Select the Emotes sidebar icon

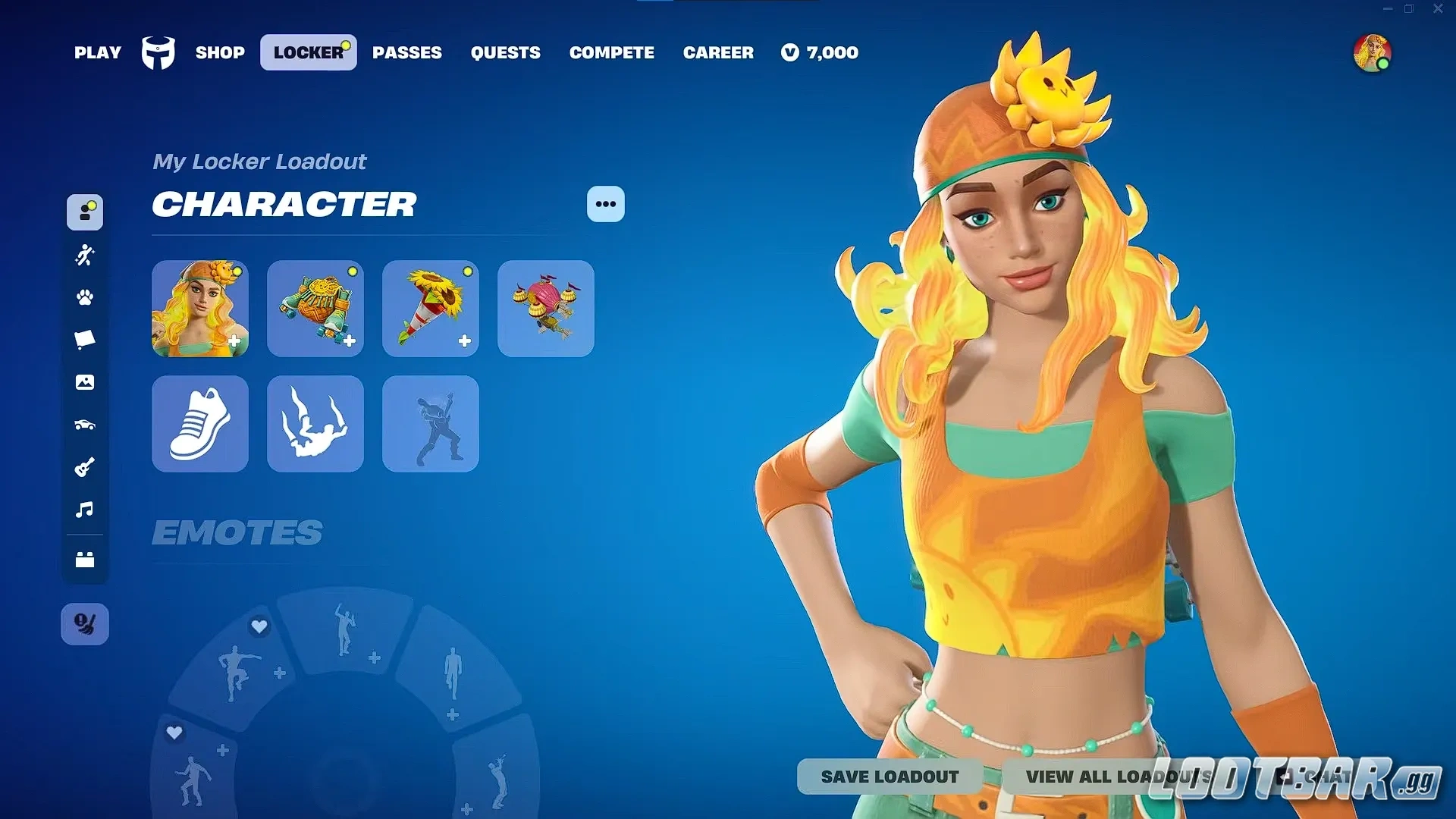click(85, 256)
